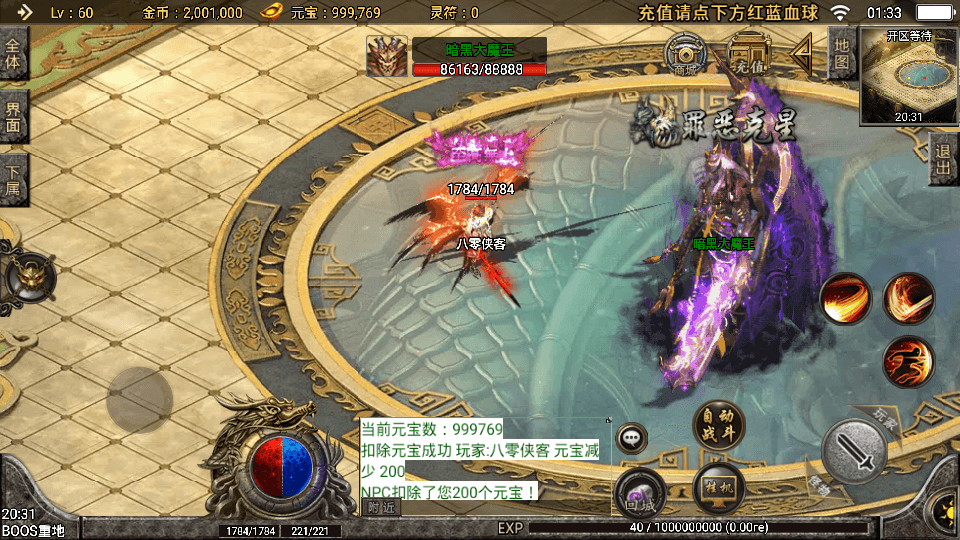Switch to the 附近 nearby chat tab

[x=381, y=508]
